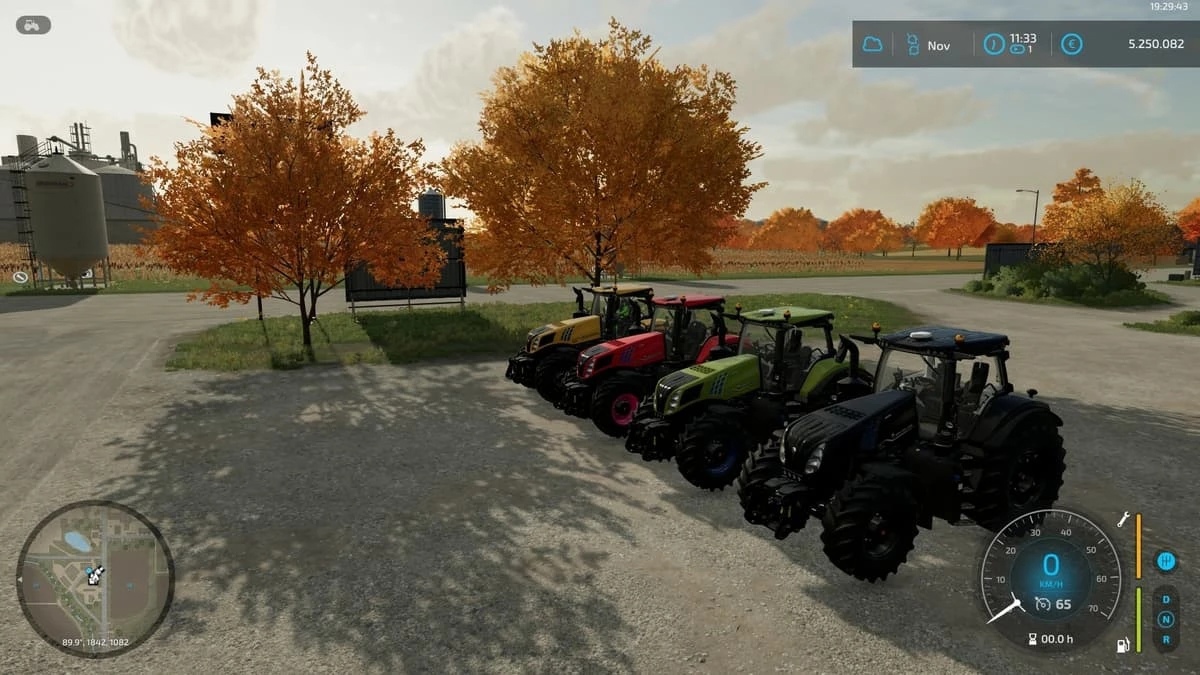Select the season calendar icon beside Nov
This screenshot has width=1200, height=675.
click(x=911, y=45)
